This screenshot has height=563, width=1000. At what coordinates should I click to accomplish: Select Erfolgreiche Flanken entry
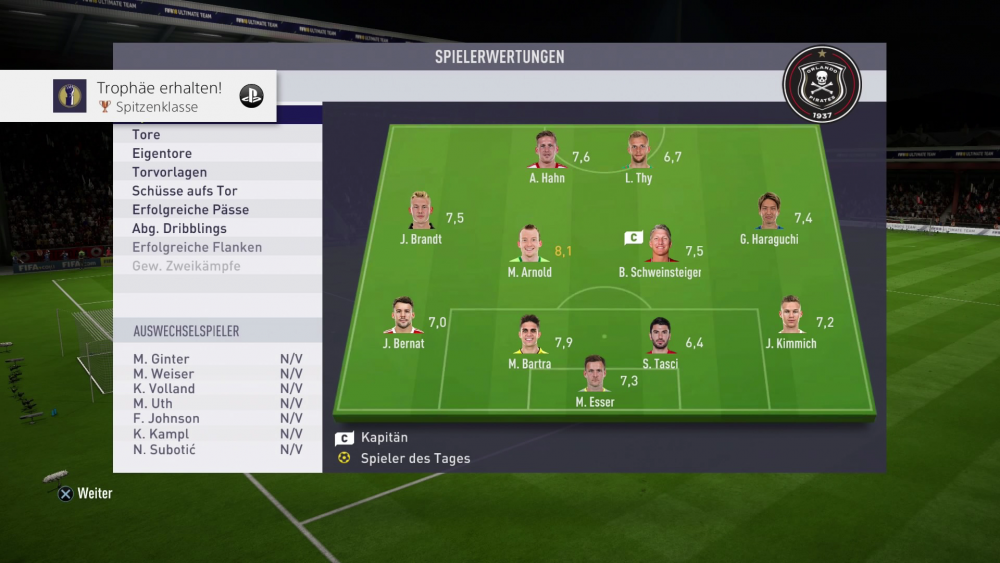coord(218,247)
